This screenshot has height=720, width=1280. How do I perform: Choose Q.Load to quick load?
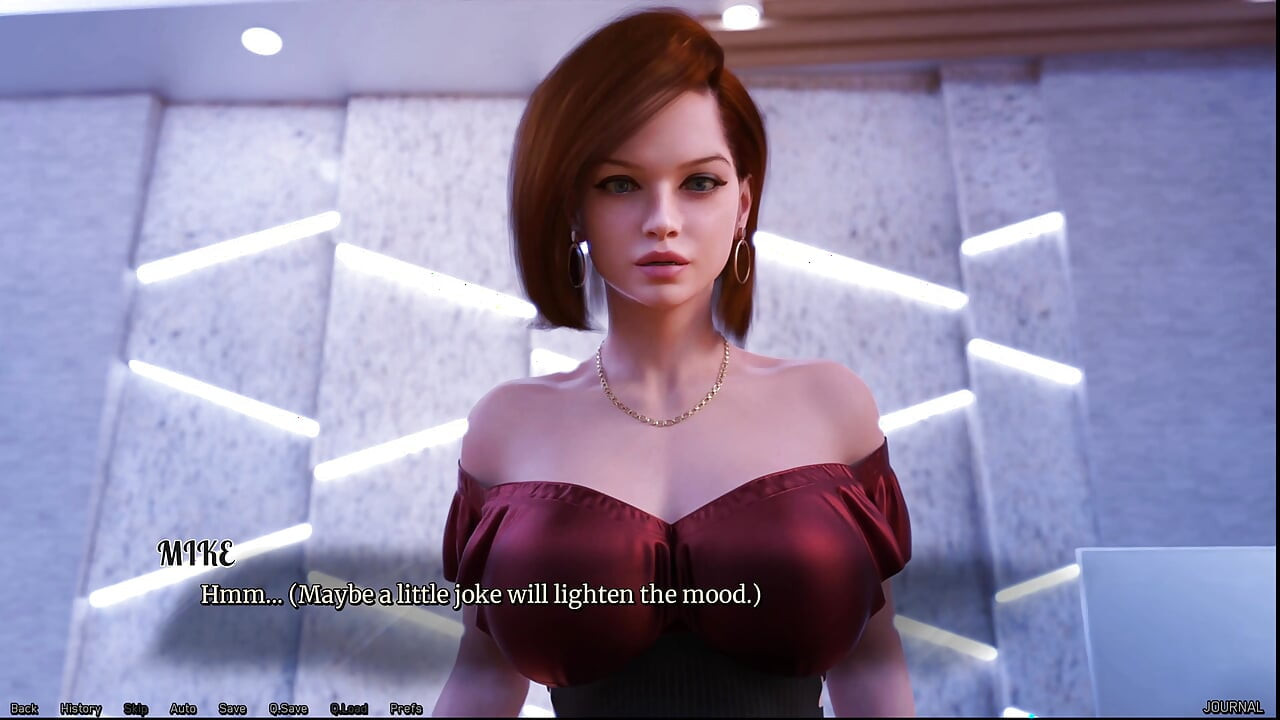click(x=349, y=708)
